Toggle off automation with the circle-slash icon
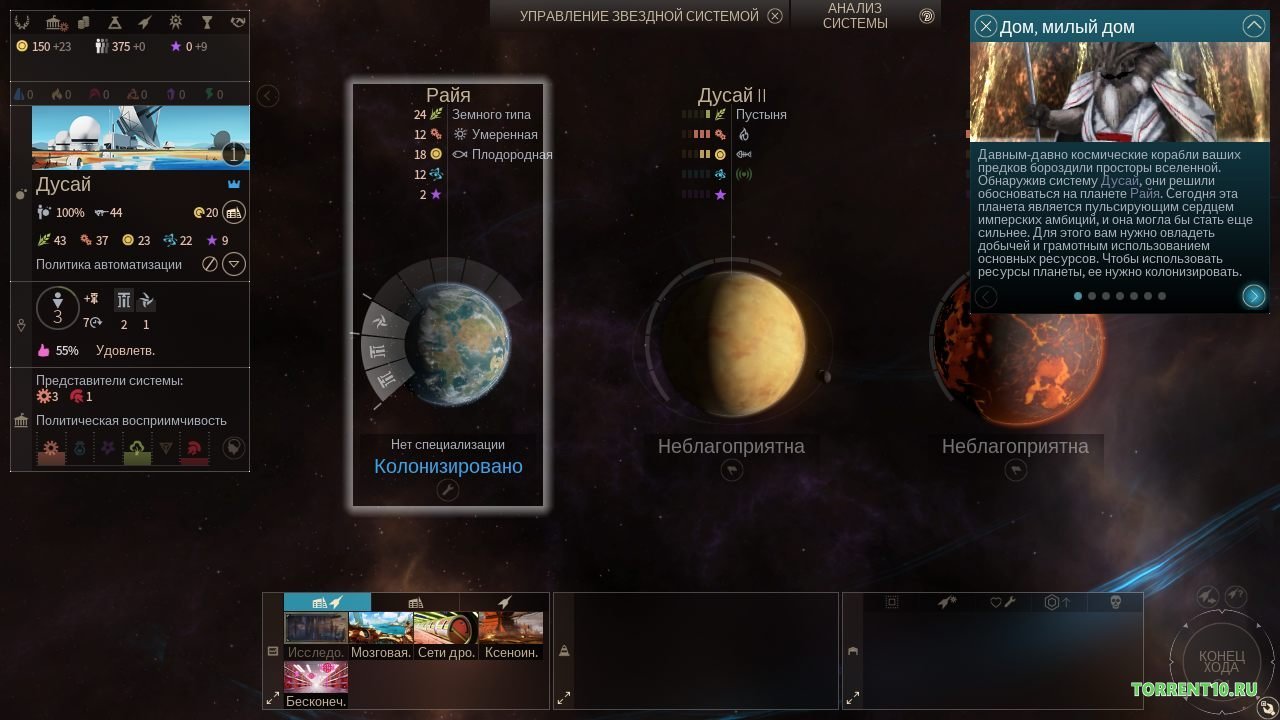 [211, 264]
